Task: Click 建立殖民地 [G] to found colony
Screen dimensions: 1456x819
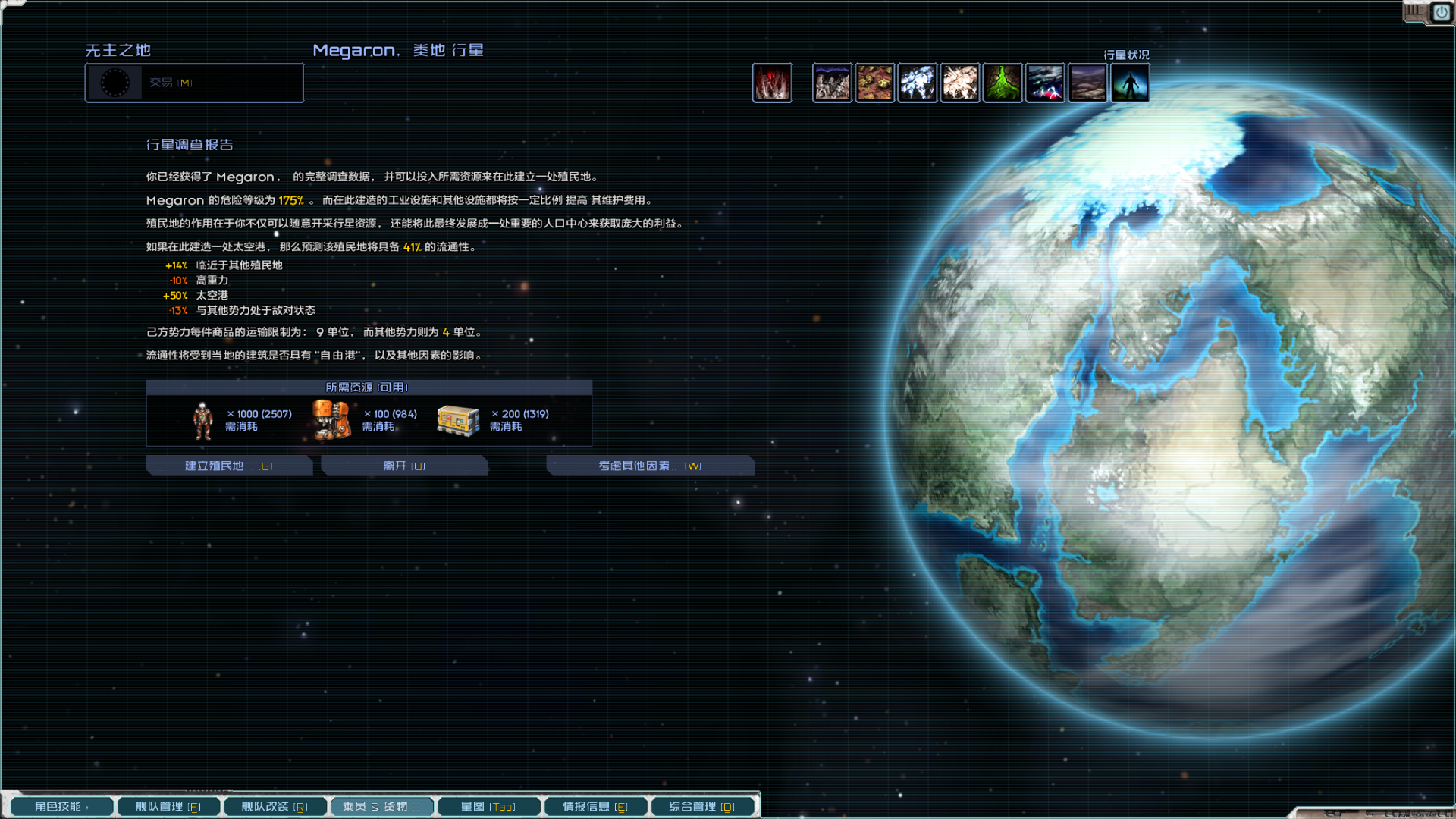Action: pyautogui.click(x=229, y=466)
